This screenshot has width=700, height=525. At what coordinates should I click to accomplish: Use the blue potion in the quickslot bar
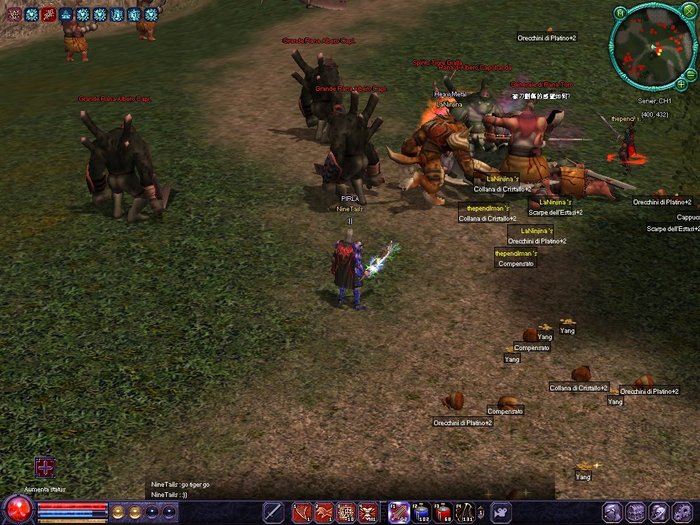[x=421, y=513]
